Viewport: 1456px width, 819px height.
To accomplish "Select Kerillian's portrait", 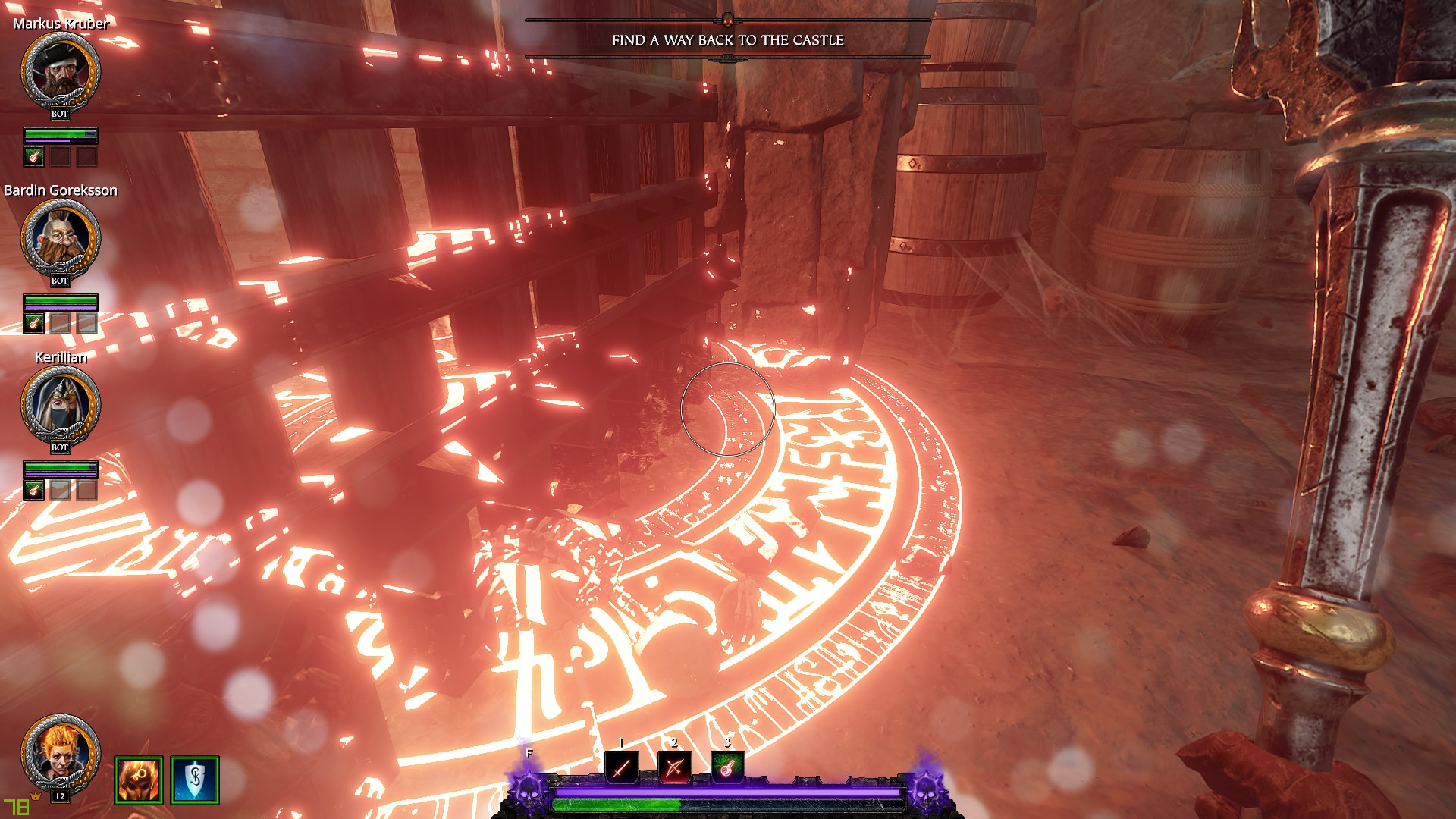I will [x=60, y=403].
